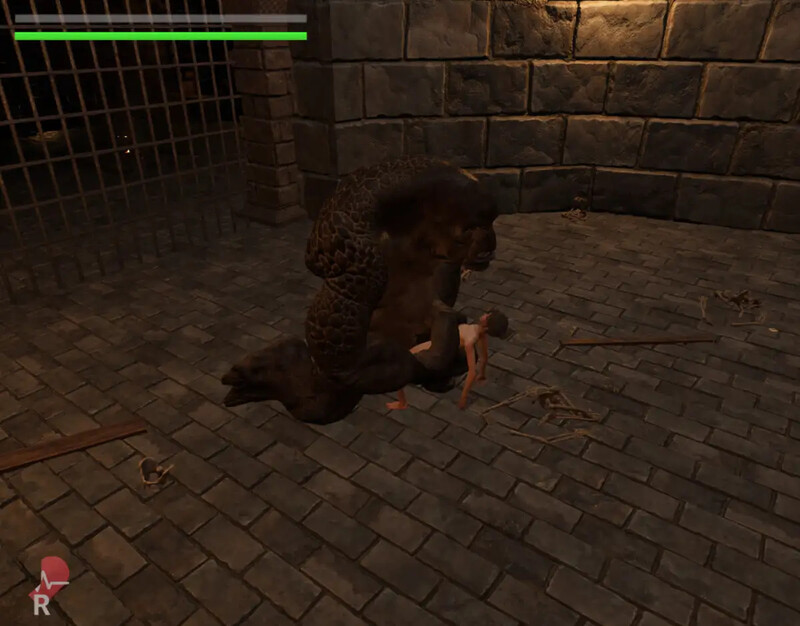Screen dimensions: 800x626
Task: Click the red heartbeat pulse icon
Action: click(x=51, y=576)
